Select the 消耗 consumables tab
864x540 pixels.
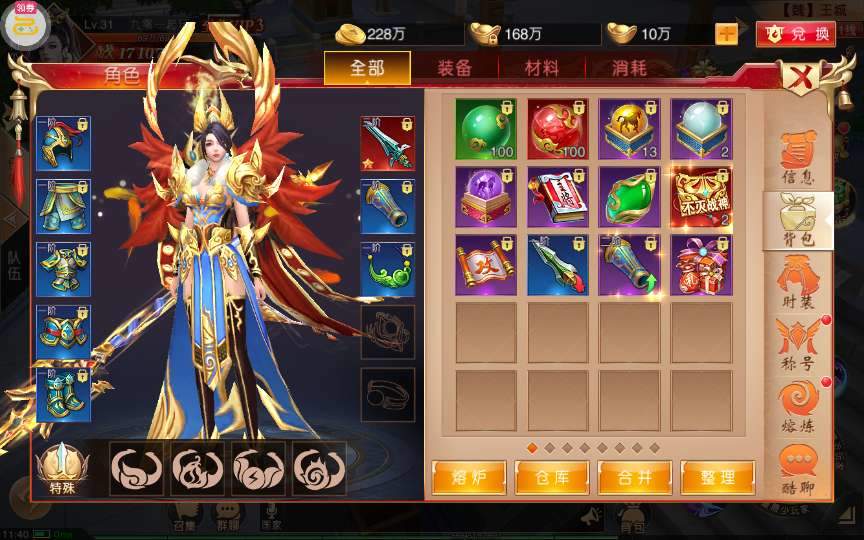pyautogui.click(x=629, y=69)
